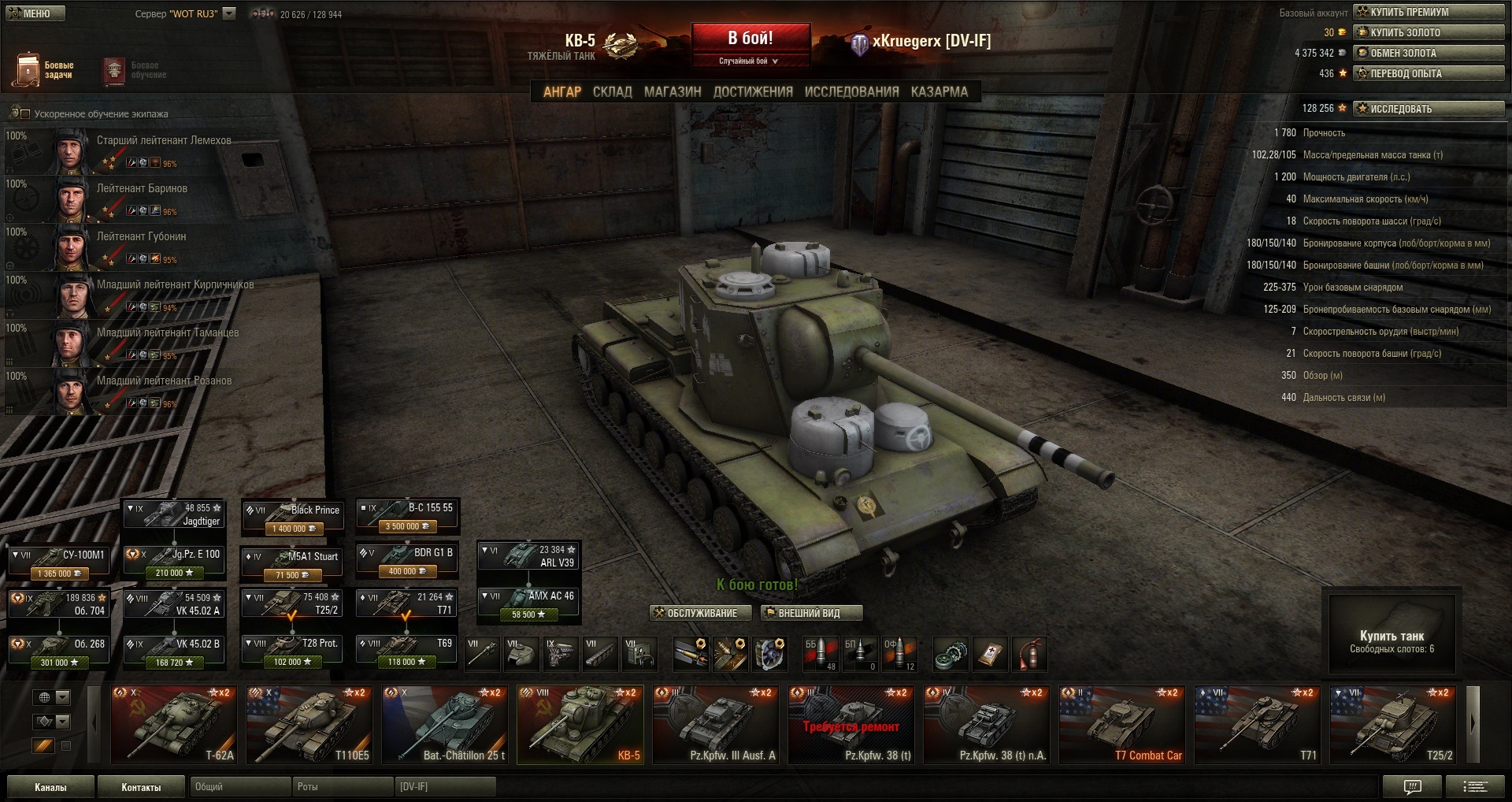Click КУПИТЬ ПРЕМИУМ button
This screenshot has height=802, width=1512.
point(1429,12)
